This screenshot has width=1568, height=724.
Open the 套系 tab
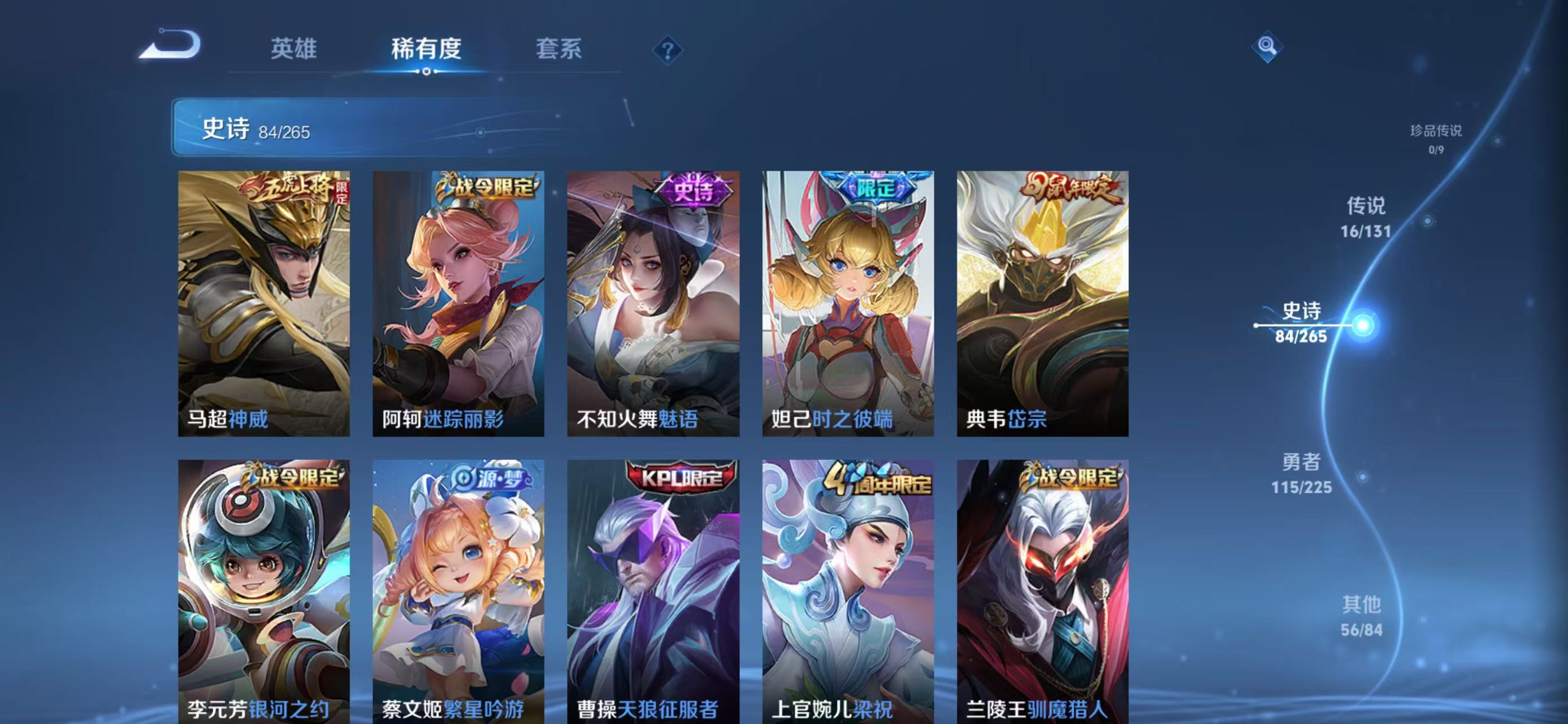click(x=558, y=49)
